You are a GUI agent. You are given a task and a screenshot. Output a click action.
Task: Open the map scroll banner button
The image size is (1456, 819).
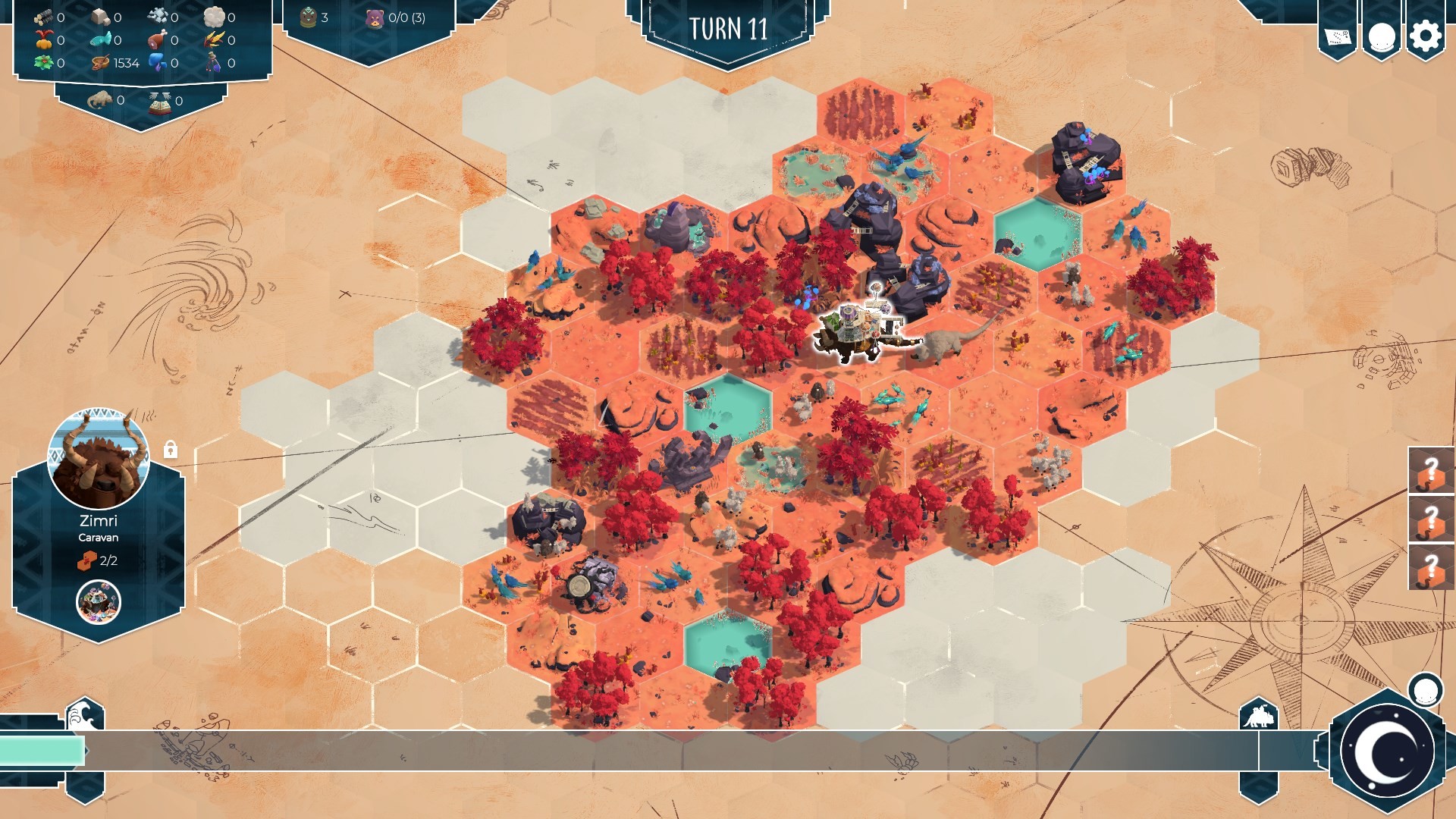(x=1338, y=36)
